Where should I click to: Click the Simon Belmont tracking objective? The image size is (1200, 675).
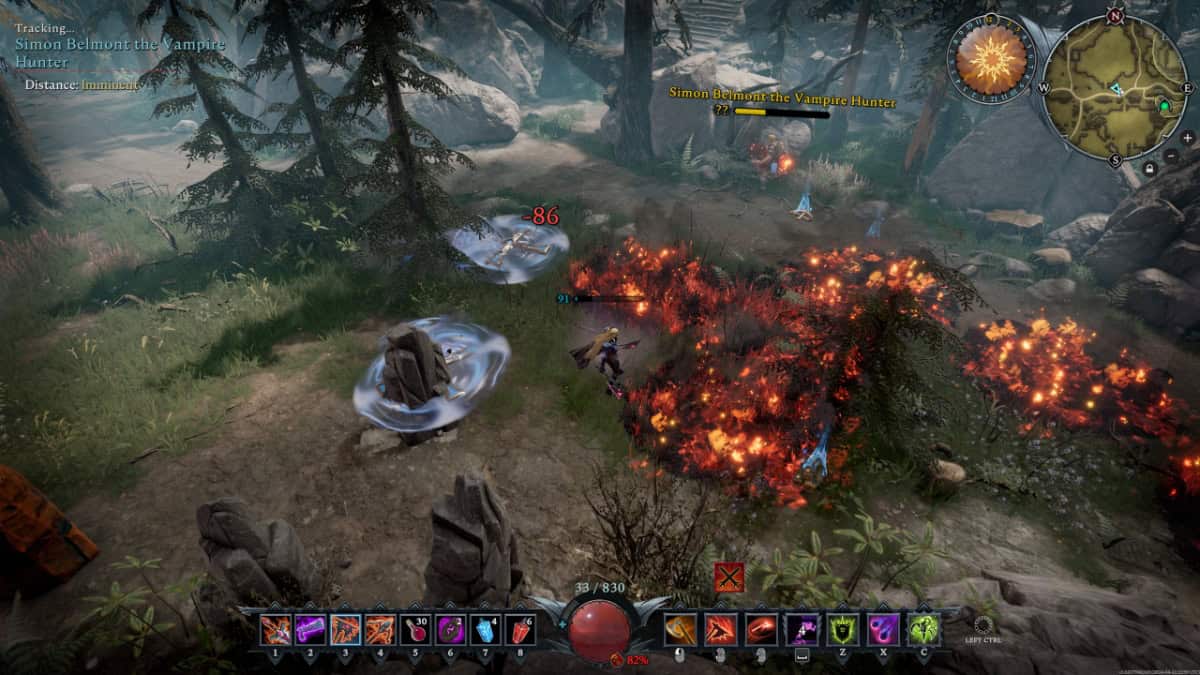tap(120, 52)
